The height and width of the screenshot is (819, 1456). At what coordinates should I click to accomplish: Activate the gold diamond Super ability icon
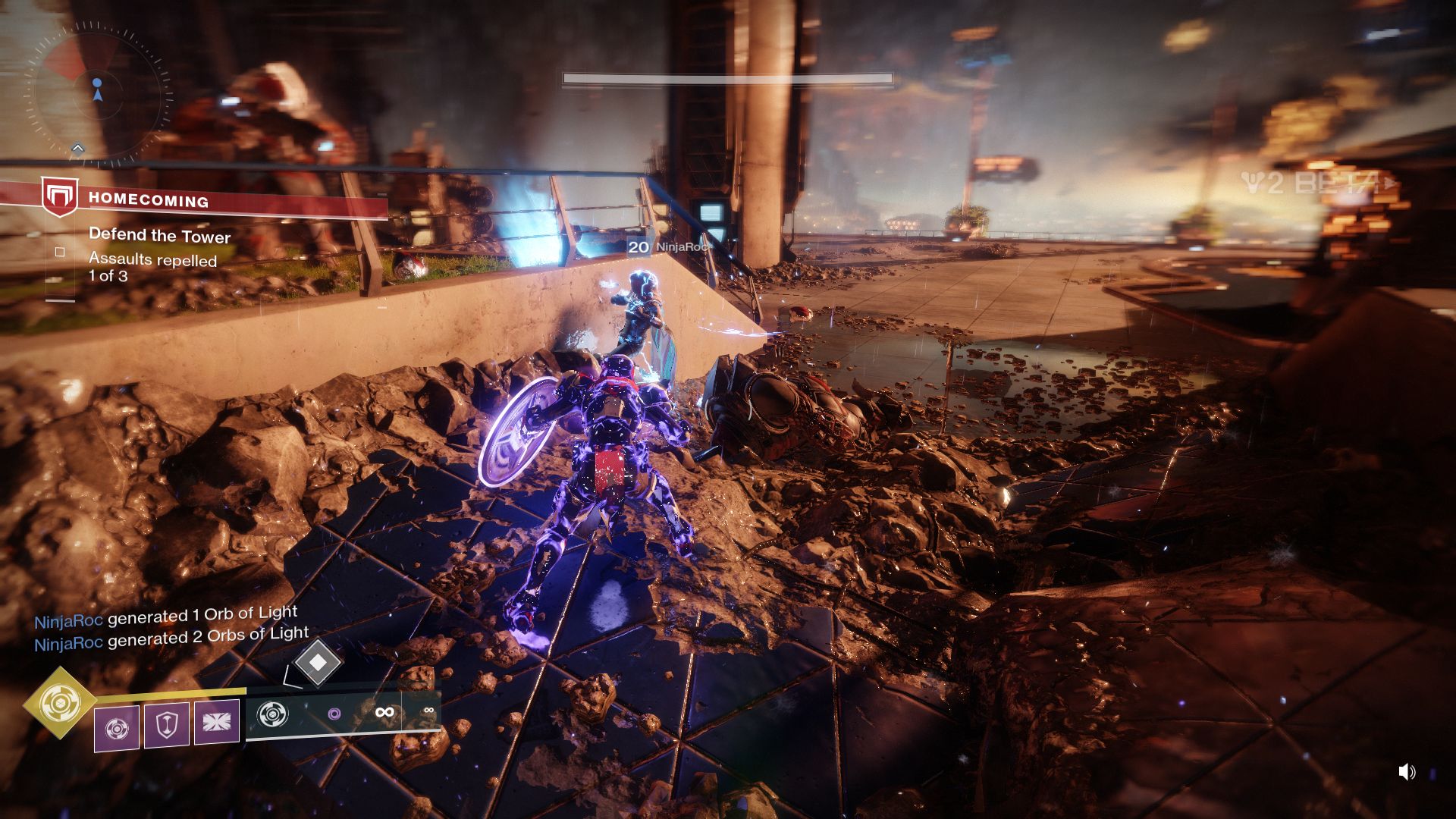coord(60,703)
